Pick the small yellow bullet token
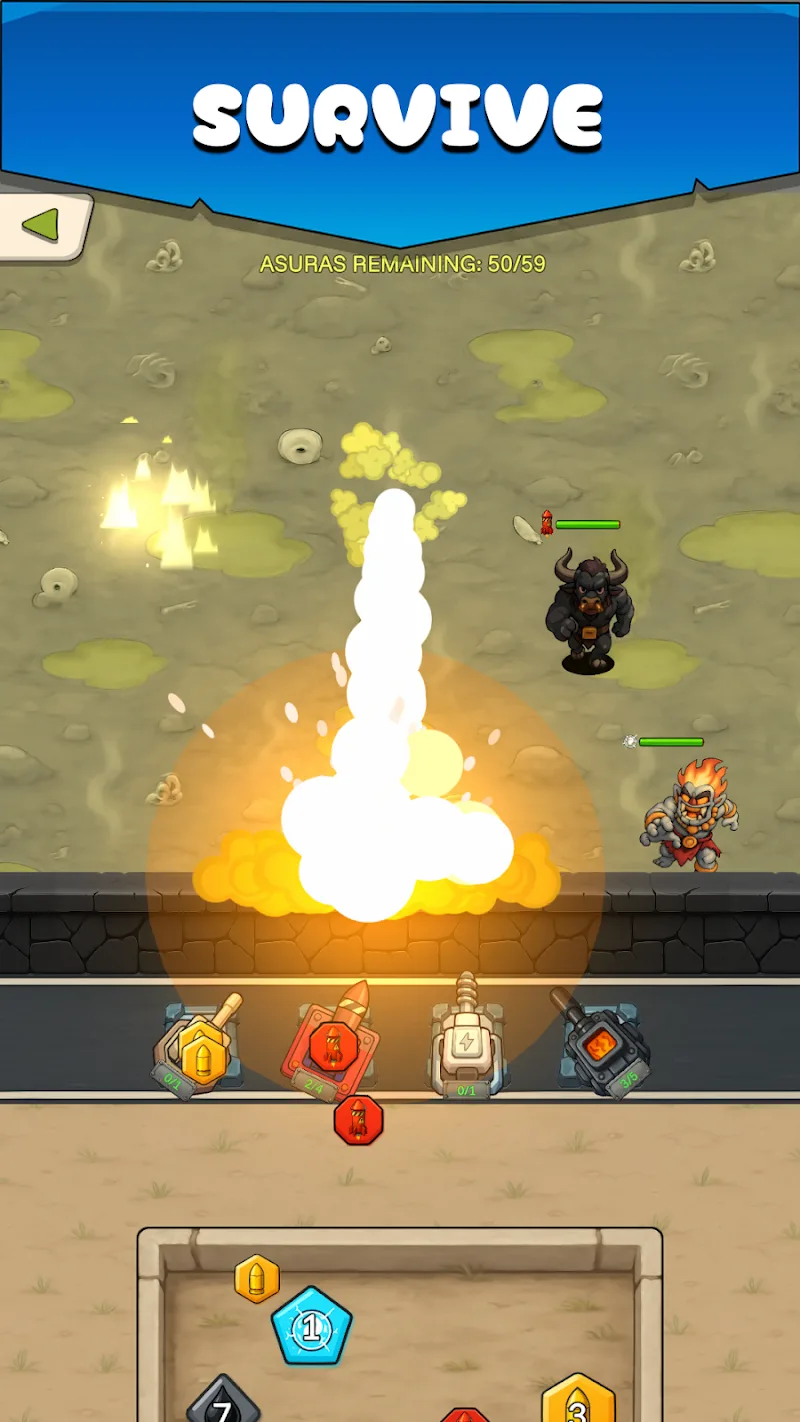This screenshot has width=800, height=1422. (257, 1278)
